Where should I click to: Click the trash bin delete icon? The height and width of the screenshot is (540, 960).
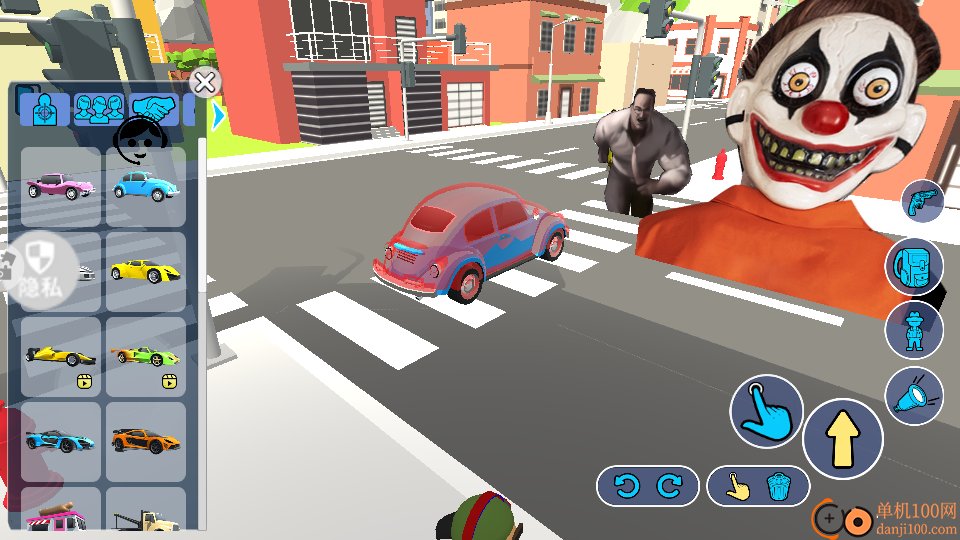pyautogui.click(x=780, y=486)
